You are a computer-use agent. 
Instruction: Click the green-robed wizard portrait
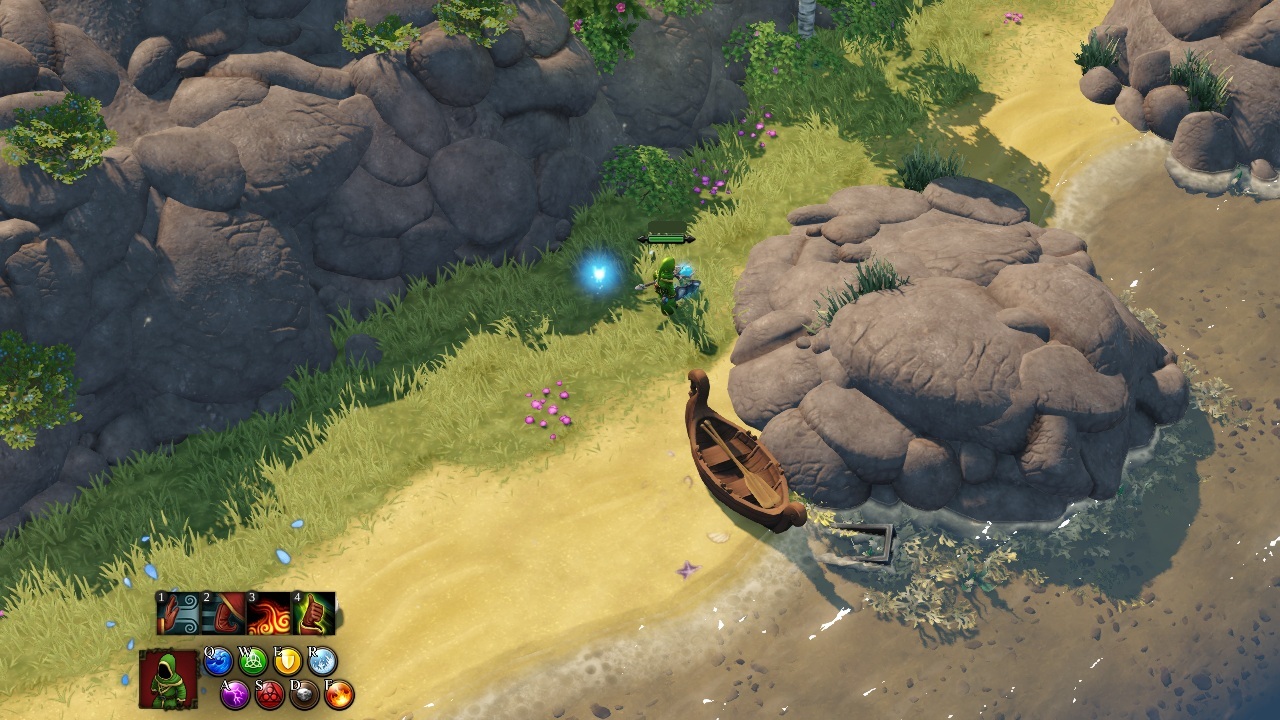pos(168,679)
